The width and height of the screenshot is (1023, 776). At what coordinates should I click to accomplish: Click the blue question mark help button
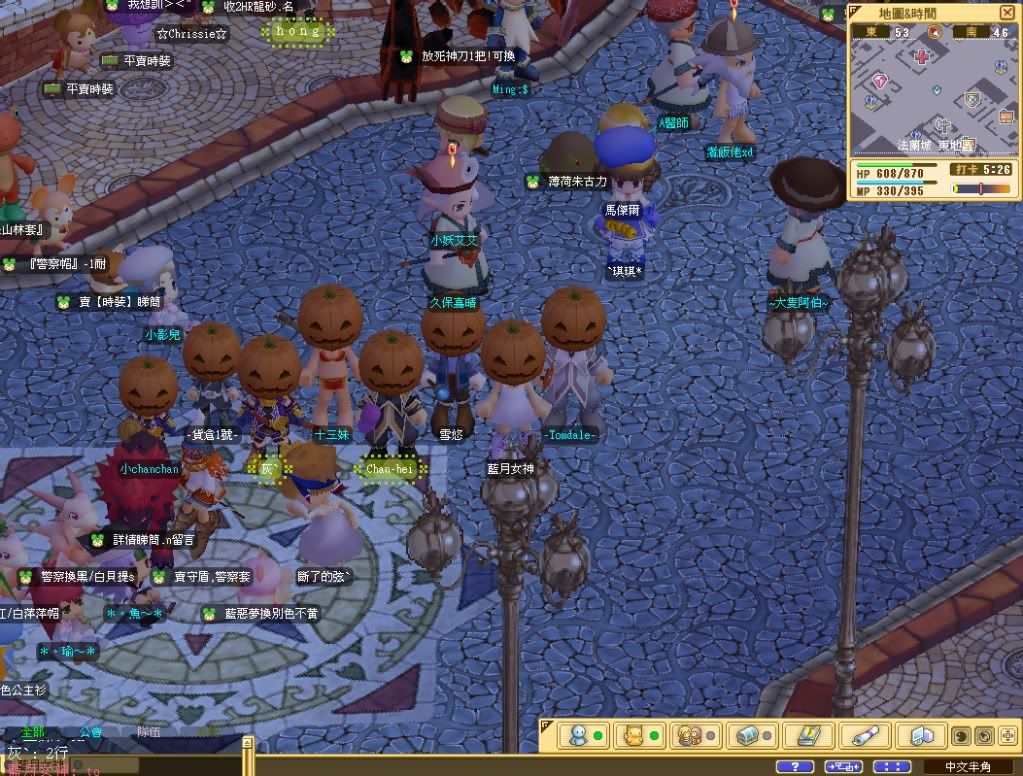794,766
